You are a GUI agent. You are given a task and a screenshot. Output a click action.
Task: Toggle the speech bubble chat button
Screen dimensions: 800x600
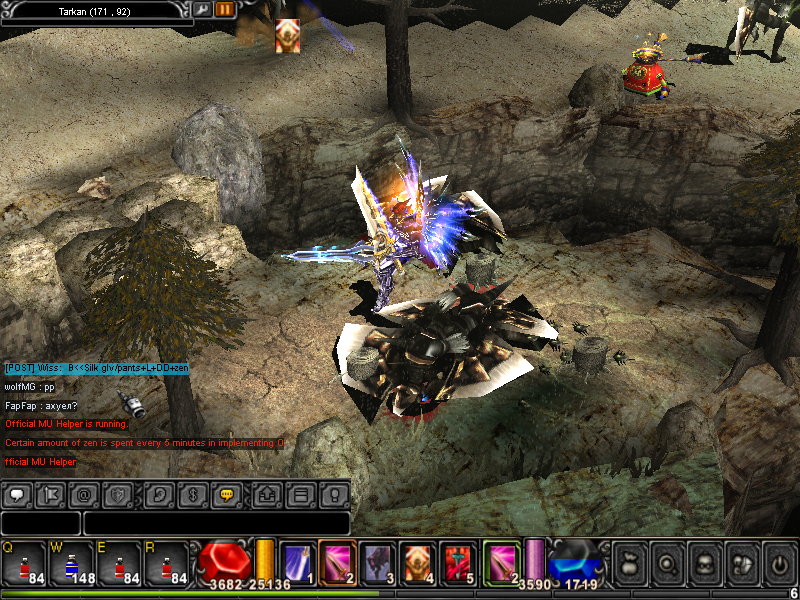coord(18,494)
